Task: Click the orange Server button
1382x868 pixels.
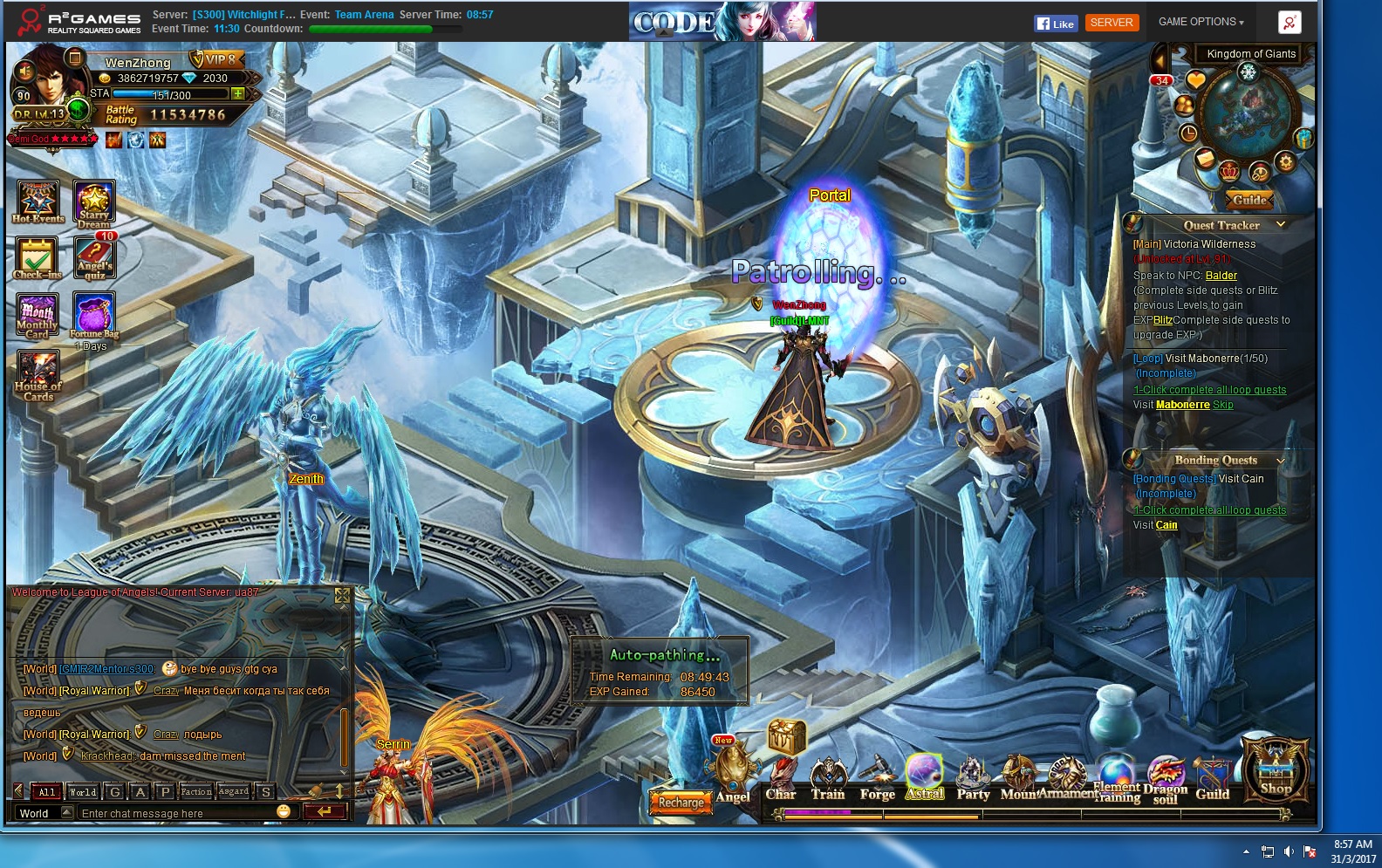Action: tap(1112, 23)
